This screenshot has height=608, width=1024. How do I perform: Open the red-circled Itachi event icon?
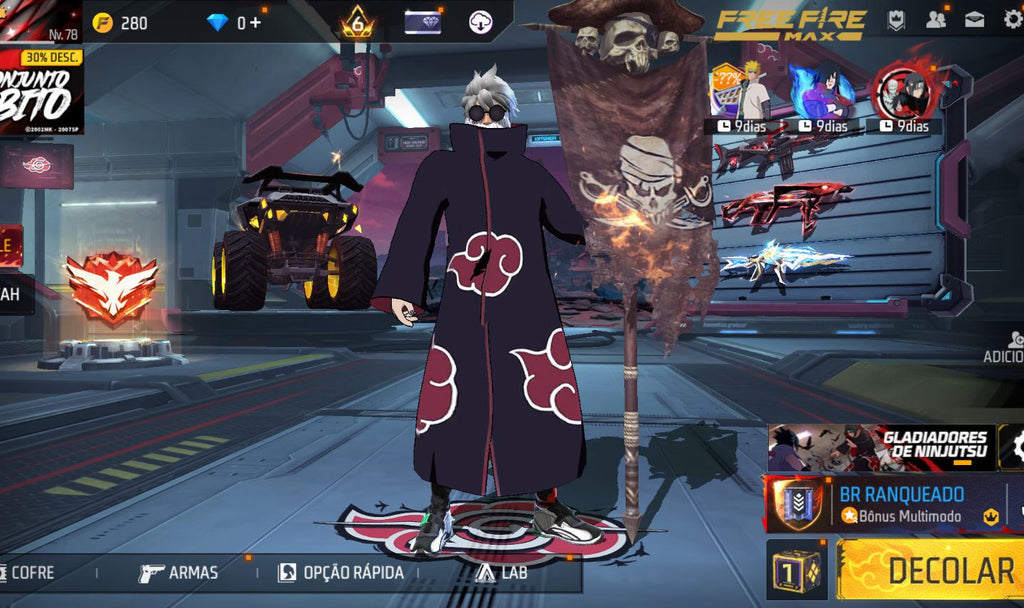click(904, 92)
